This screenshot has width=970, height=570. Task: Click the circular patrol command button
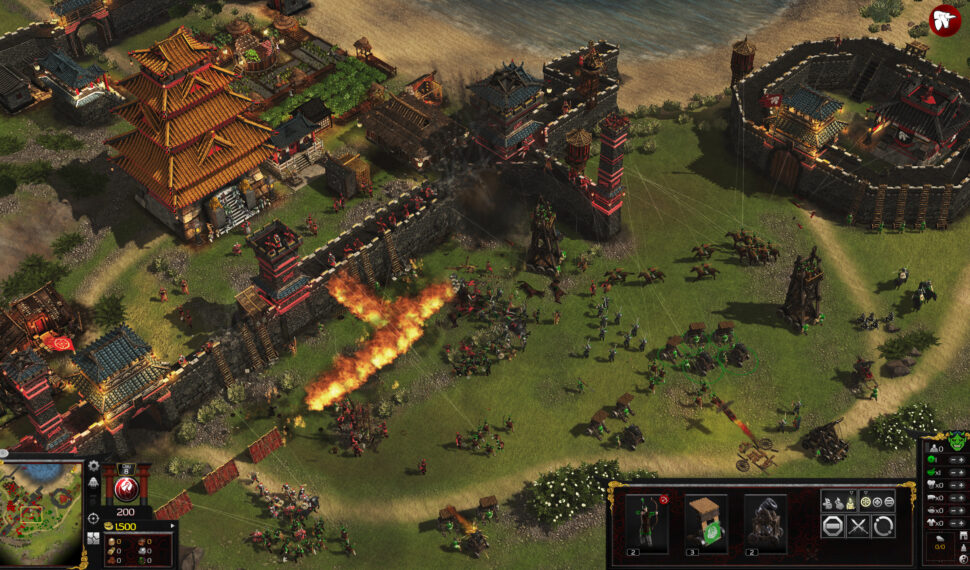[x=882, y=527]
